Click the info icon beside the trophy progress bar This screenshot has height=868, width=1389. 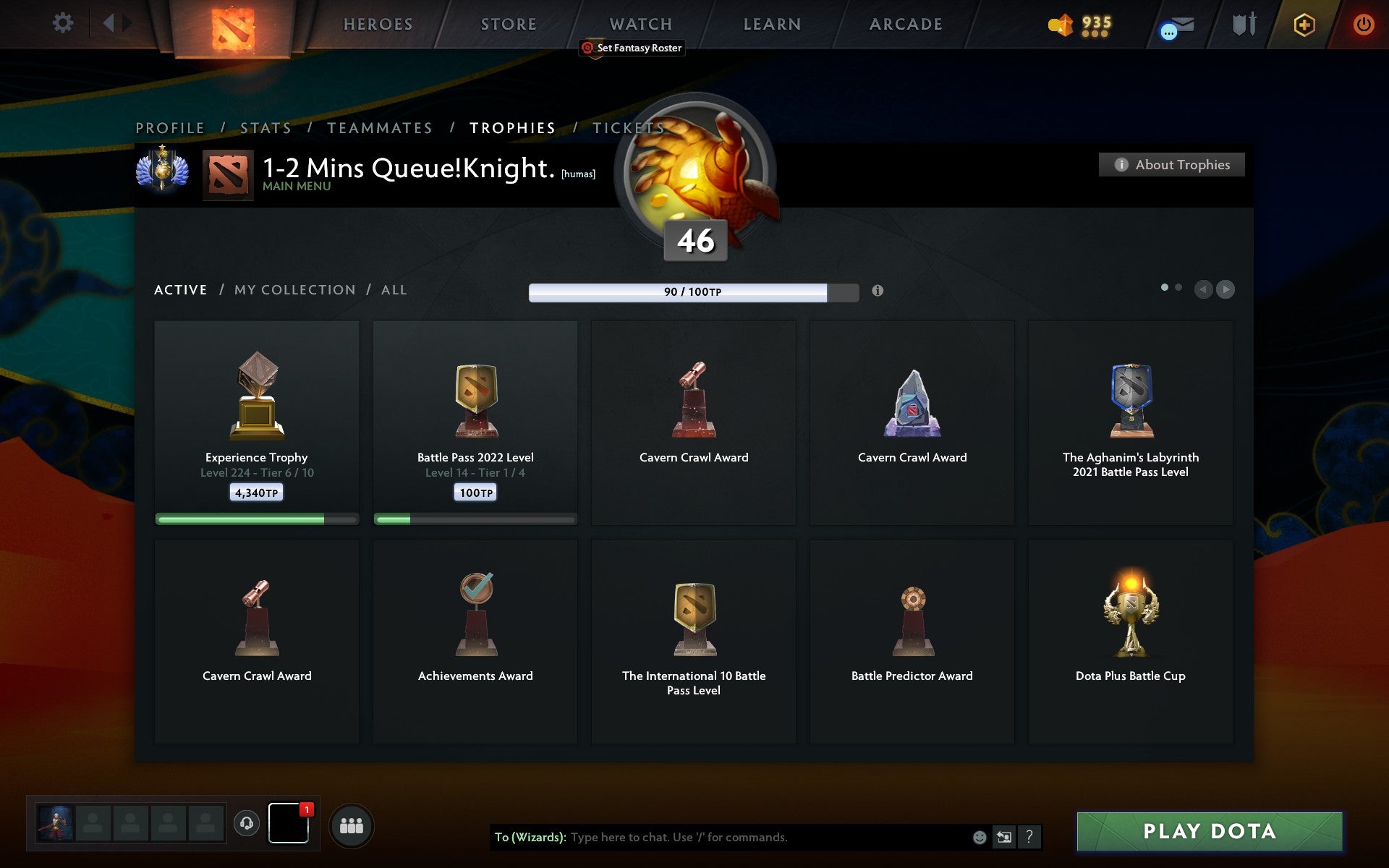(878, 291)
